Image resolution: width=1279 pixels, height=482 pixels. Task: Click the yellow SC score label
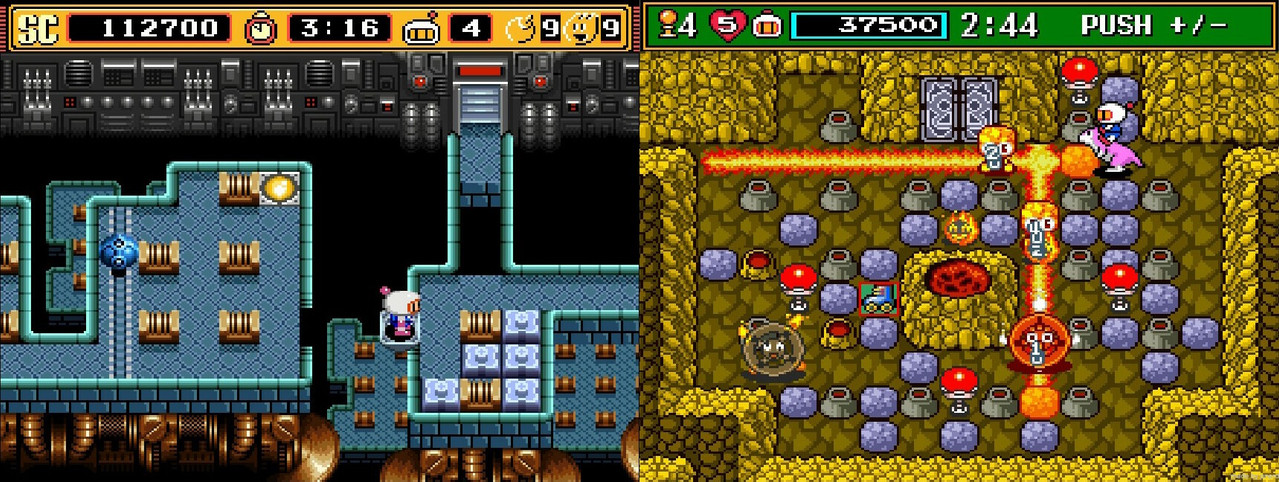click(38, 28)
